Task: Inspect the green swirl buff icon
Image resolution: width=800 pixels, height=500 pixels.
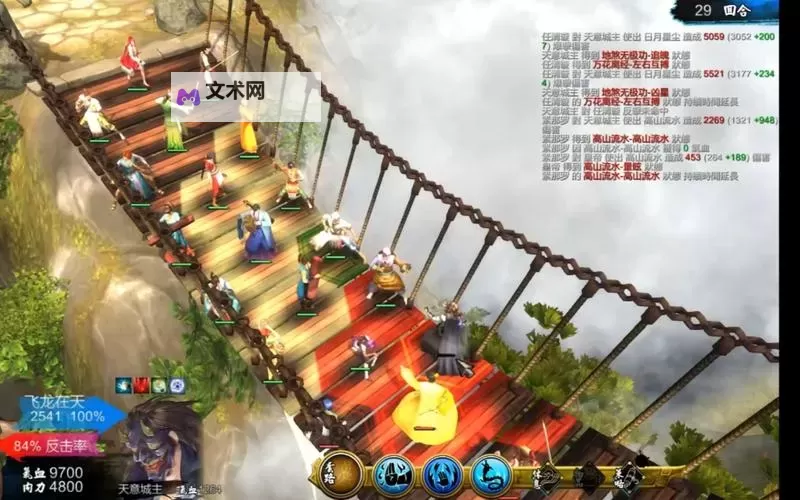Action: (x=159, y=385)
